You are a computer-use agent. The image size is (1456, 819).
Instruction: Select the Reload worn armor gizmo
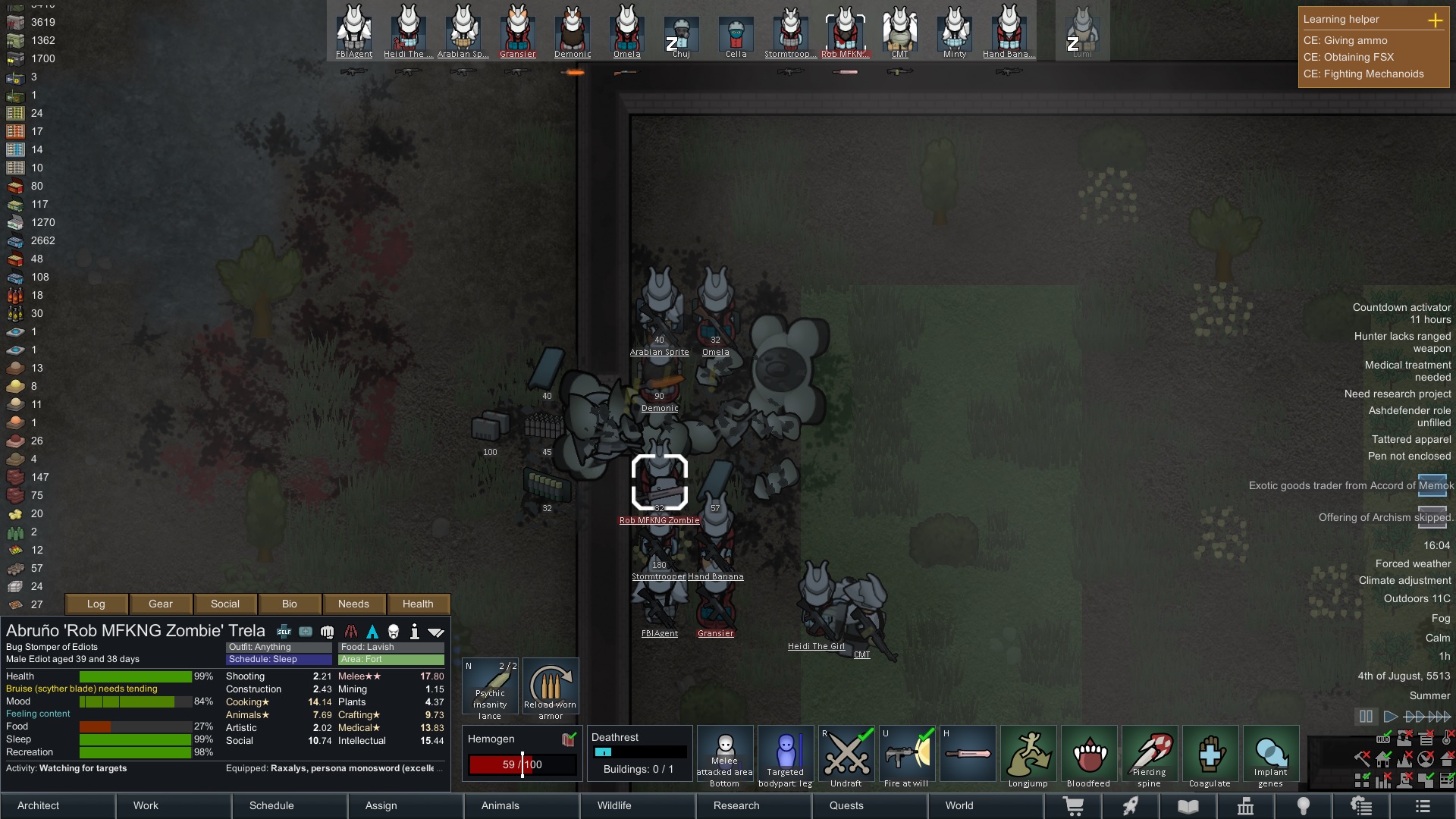[551, 686]
